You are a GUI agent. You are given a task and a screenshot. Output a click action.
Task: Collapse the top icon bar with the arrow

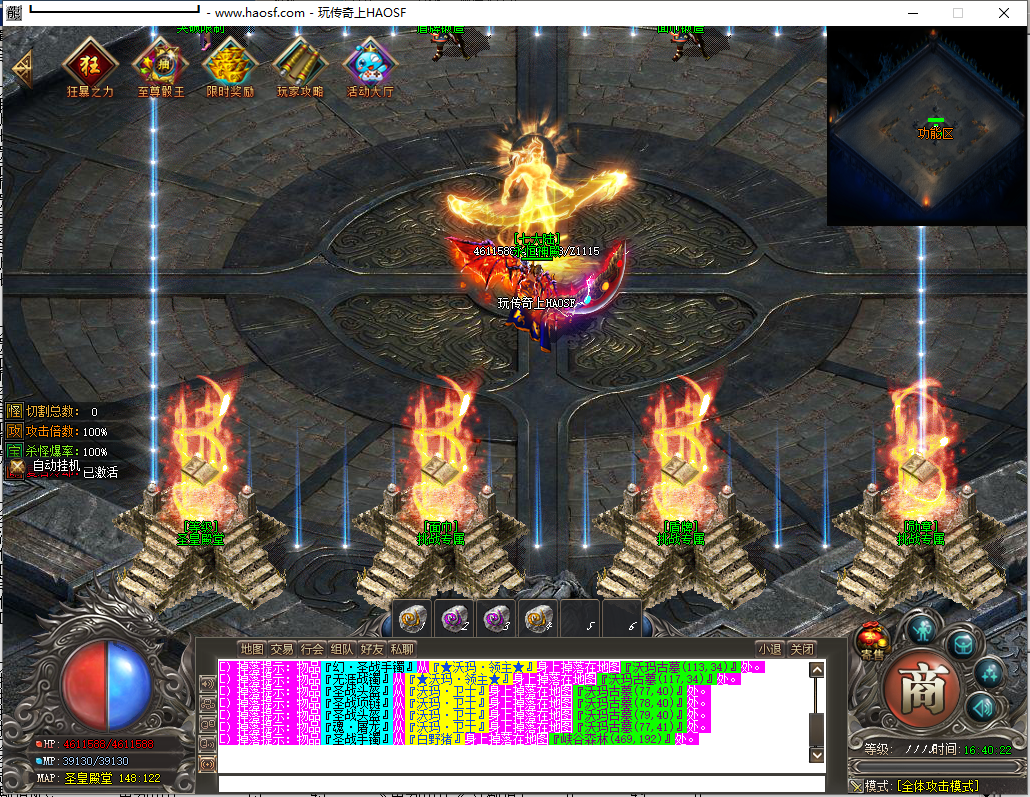click(22, 68)
